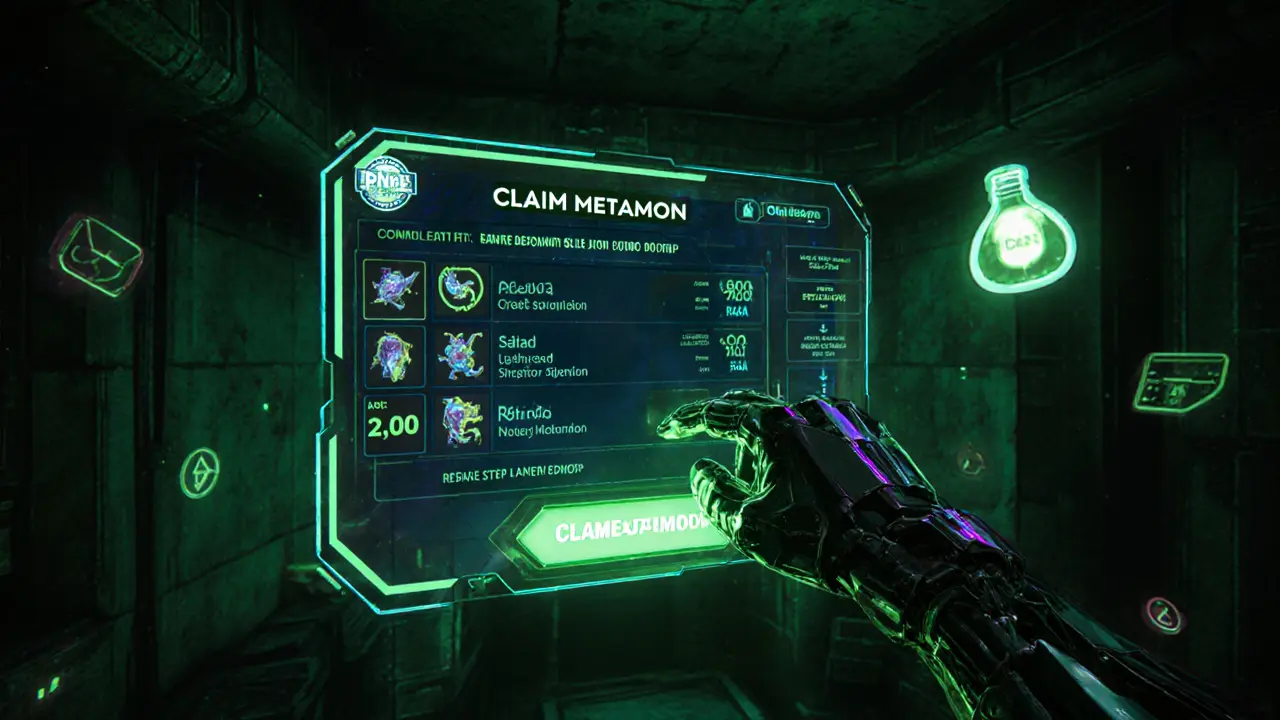Click the 2,00 amount tile
Screen dimensions: 1280x720
click(394, 424)
